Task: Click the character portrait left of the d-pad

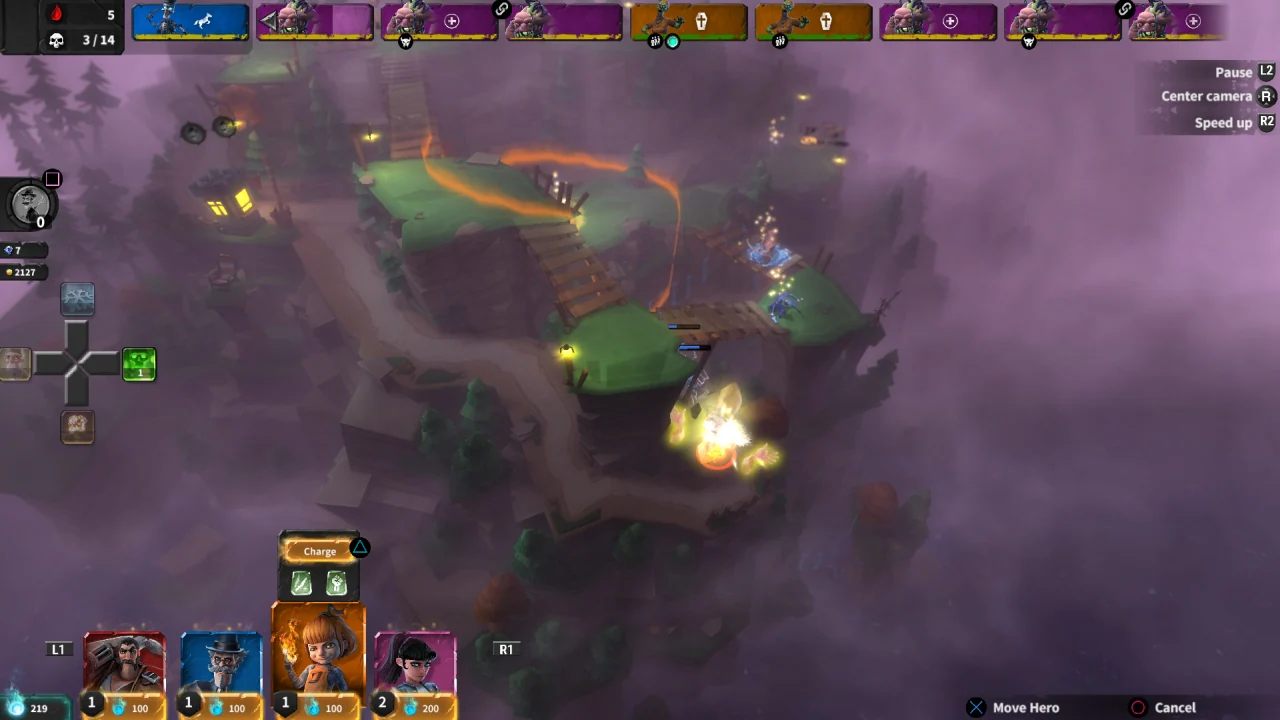Action: (x=15, y=364)
